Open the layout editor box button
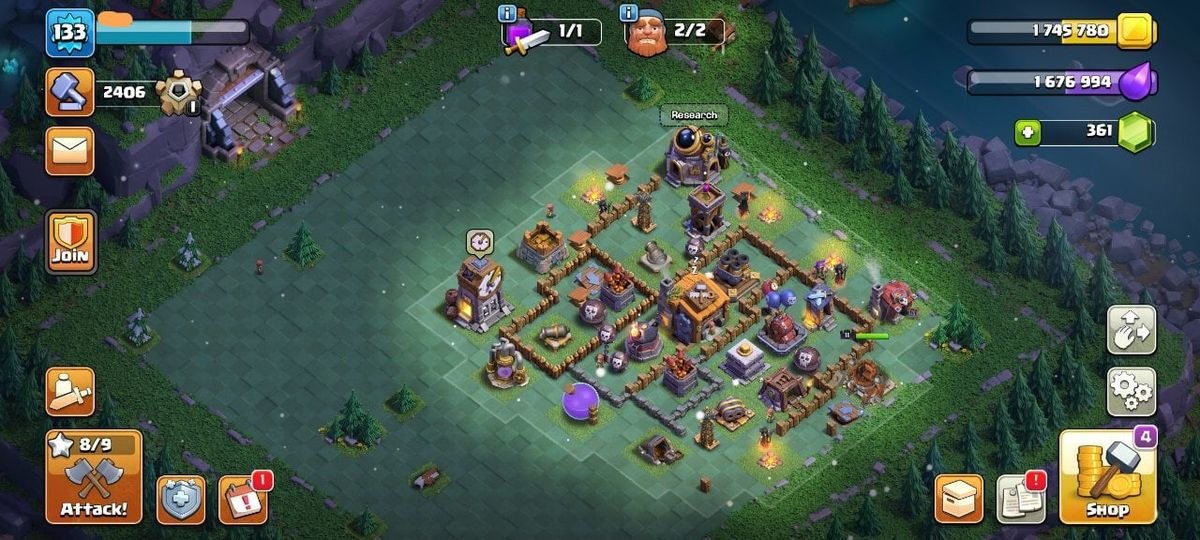1200x540 pixels. 959,498
